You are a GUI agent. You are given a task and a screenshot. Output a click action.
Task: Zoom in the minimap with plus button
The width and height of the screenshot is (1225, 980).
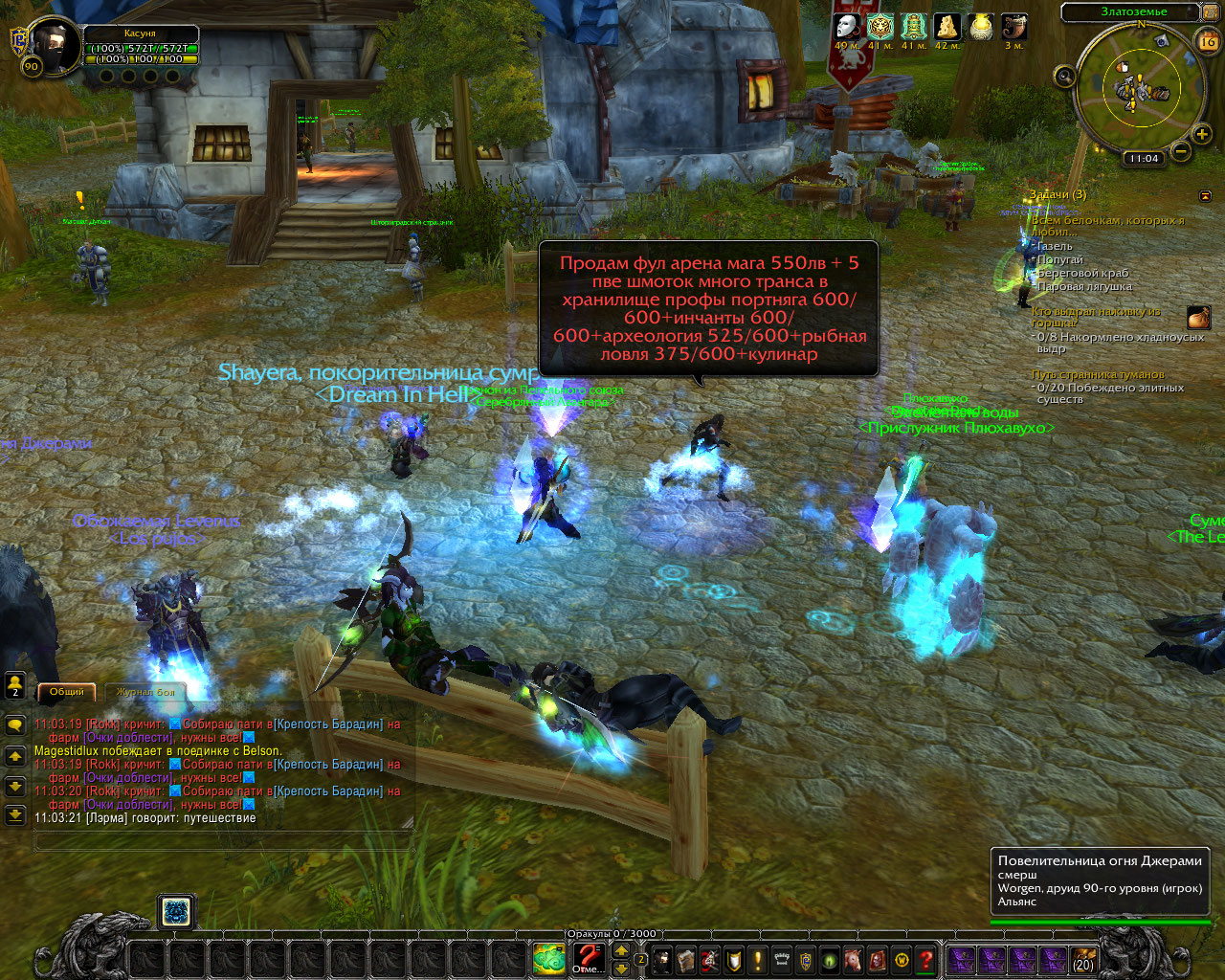[x=1200, y=135]
